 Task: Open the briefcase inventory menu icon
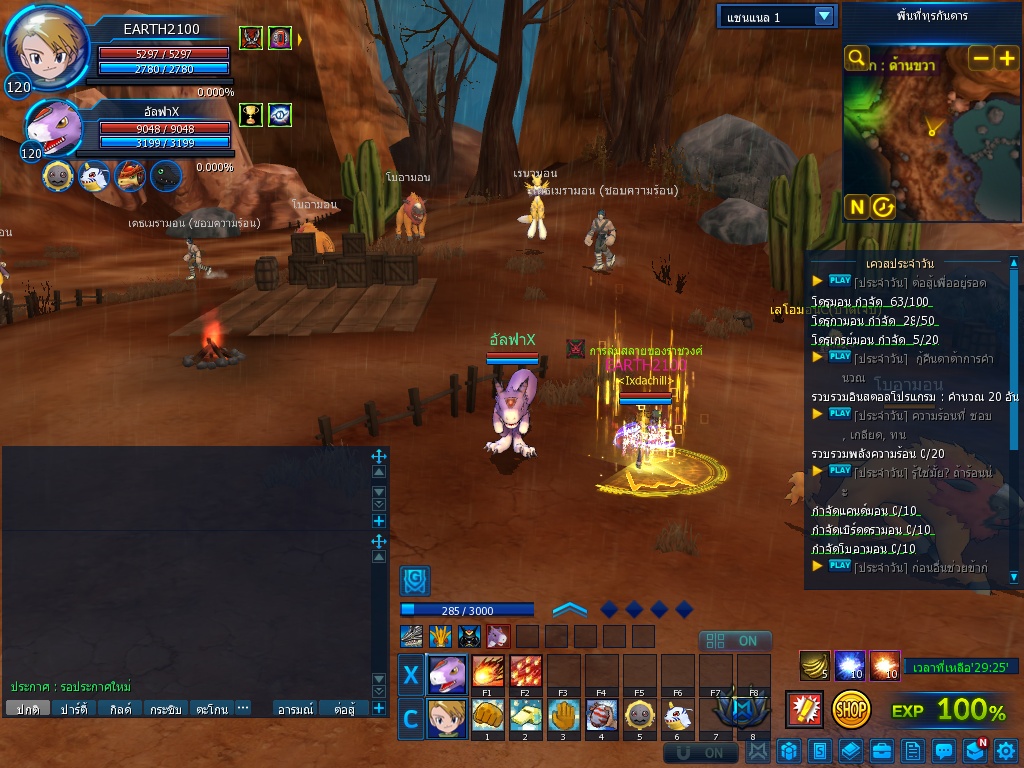[x=881, y=750]
